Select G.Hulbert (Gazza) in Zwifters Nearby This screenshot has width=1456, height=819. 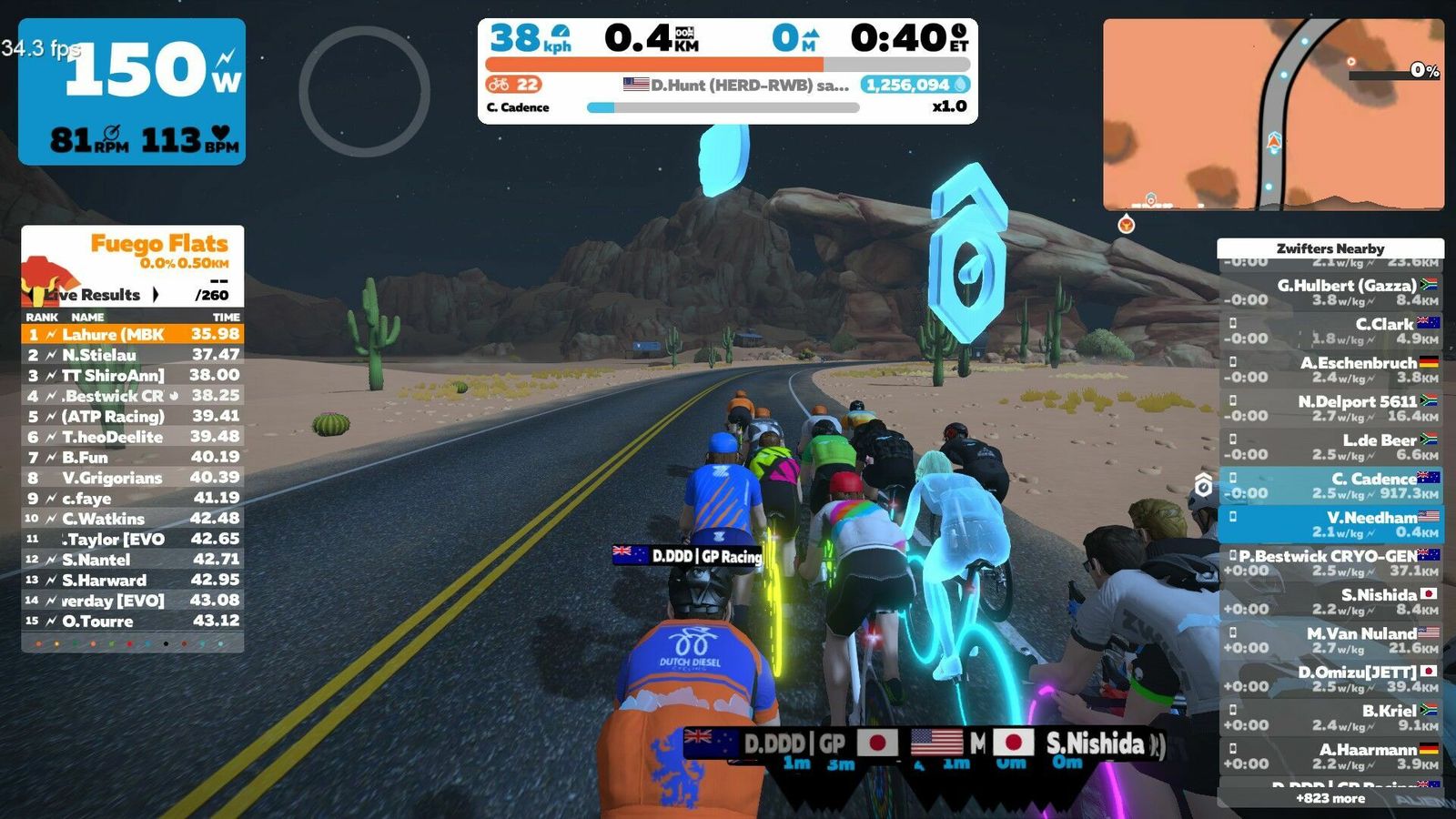point(1330,292)
